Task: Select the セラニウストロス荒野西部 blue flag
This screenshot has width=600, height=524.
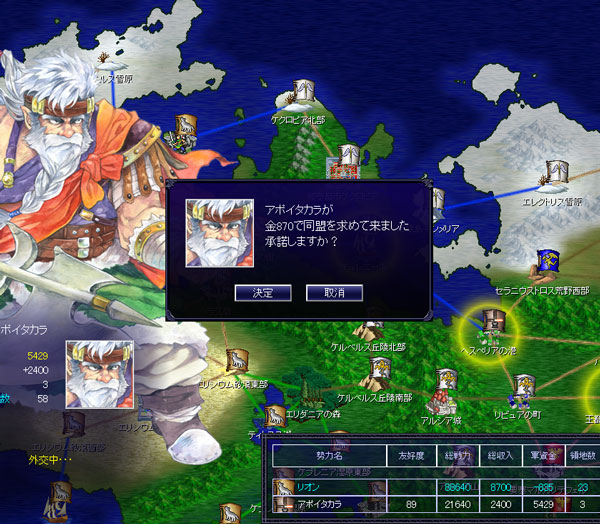Action: click(x=546, y=264)
